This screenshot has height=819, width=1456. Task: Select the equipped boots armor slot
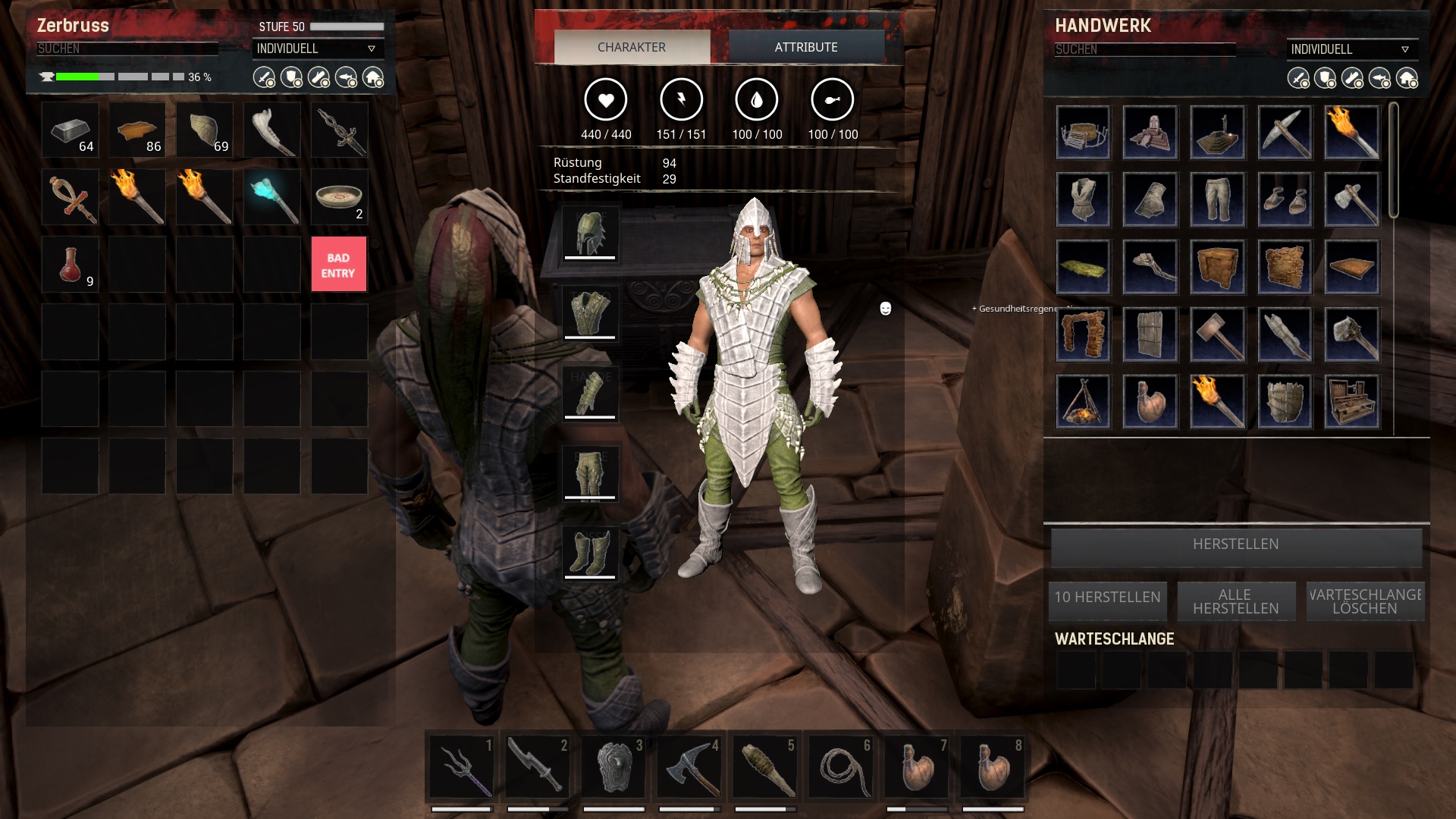tap(590, 554)
